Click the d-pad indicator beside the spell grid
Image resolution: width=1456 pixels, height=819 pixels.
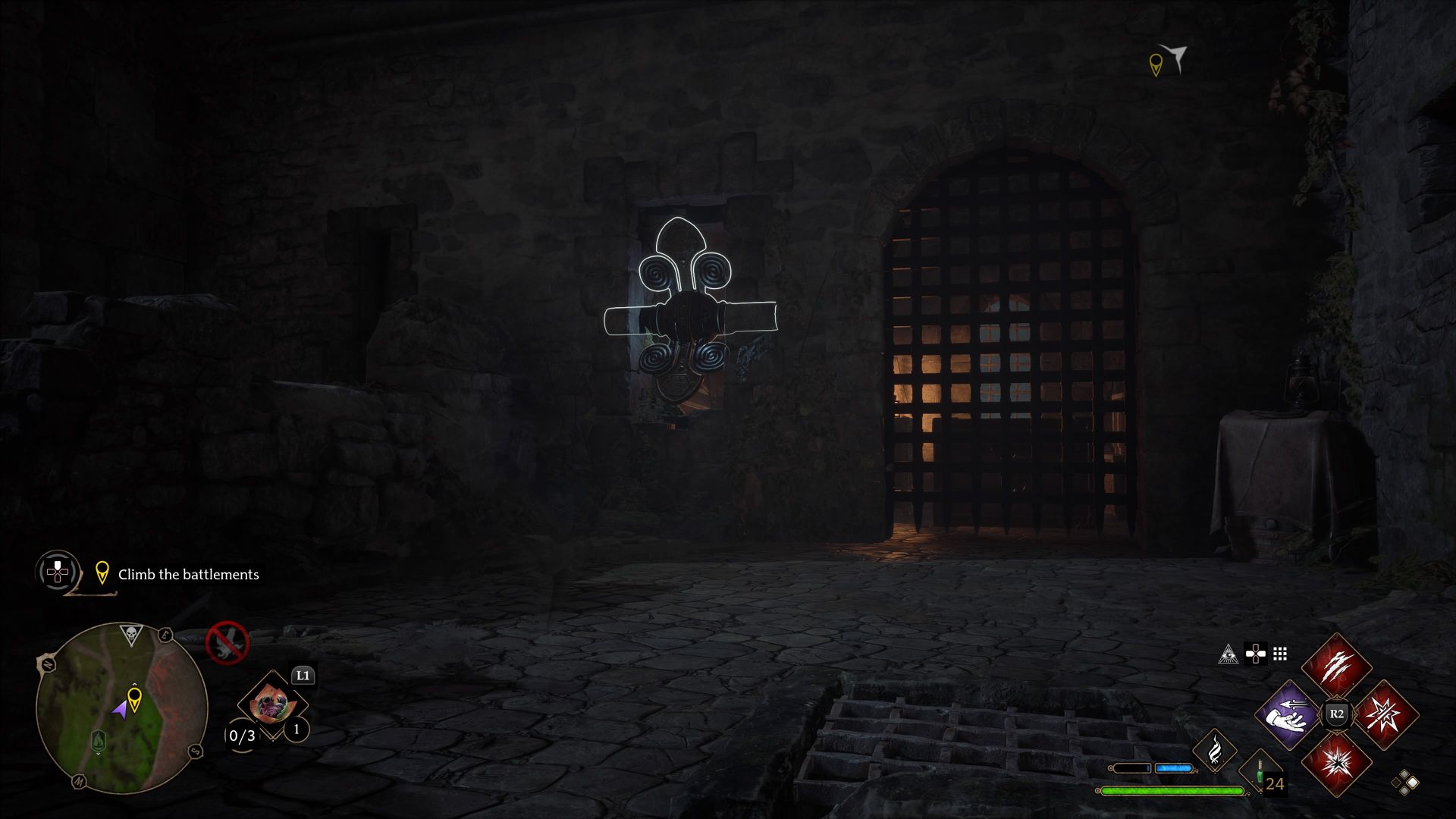1256,654
